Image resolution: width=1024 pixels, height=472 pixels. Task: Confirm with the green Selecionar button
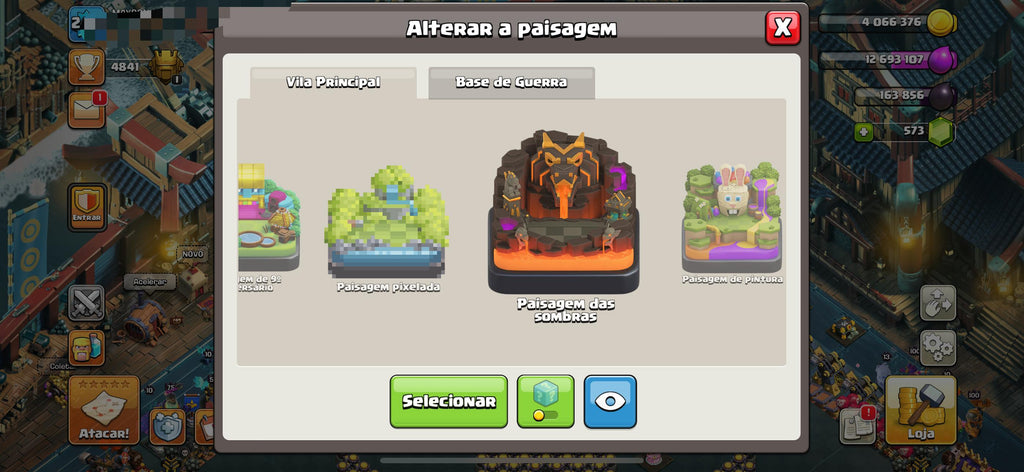tap(448, 401)
